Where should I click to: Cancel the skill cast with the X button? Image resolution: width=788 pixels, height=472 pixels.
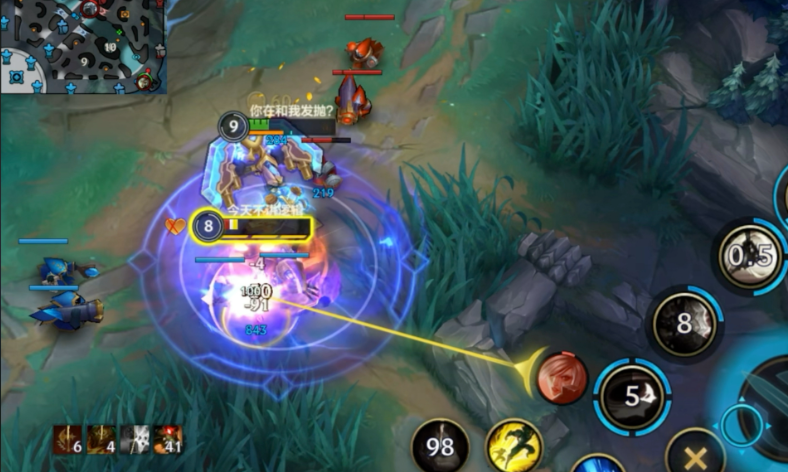(696, 458)
